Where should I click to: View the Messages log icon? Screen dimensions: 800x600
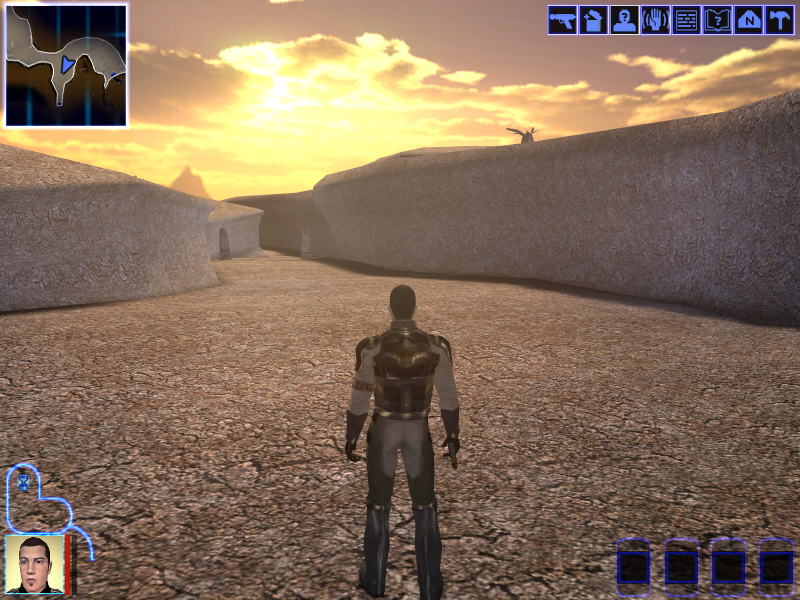[x=686, y=20]
